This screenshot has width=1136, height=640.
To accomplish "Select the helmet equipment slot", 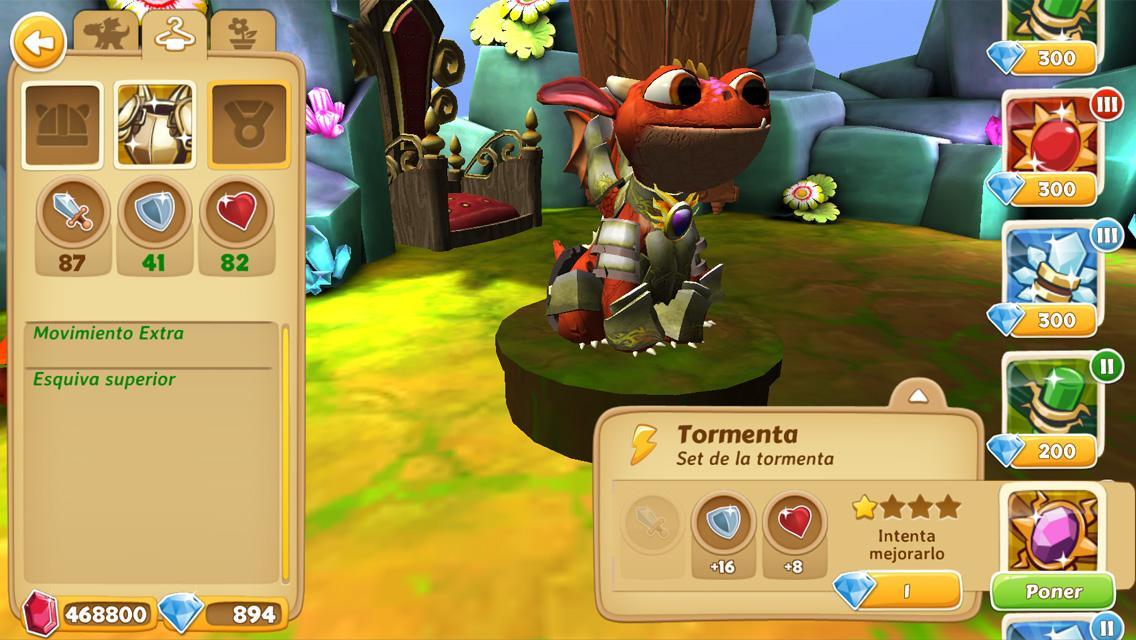I will click(x=62, y=125).
